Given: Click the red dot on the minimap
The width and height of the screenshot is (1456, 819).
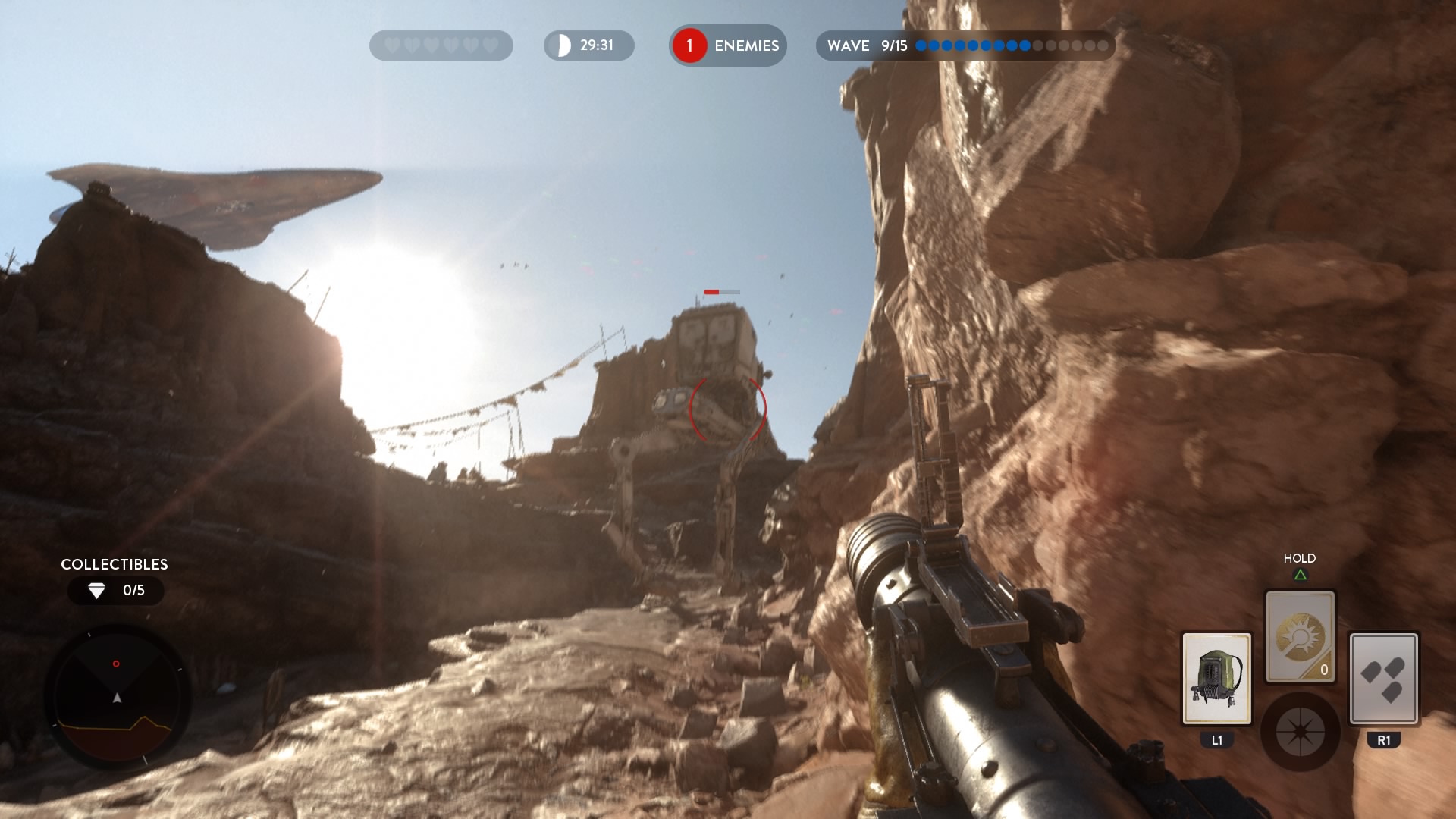Looking at the screenshot, I should [x=116, y=663].
